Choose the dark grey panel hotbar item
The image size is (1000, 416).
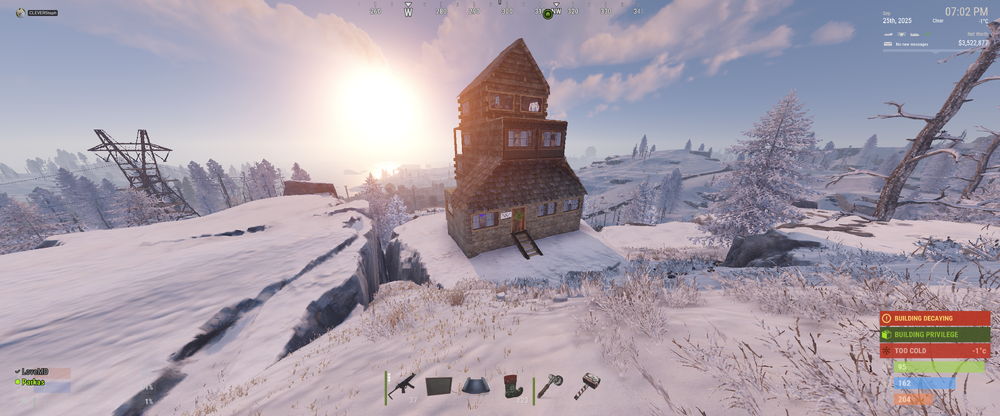coord(438,386)
